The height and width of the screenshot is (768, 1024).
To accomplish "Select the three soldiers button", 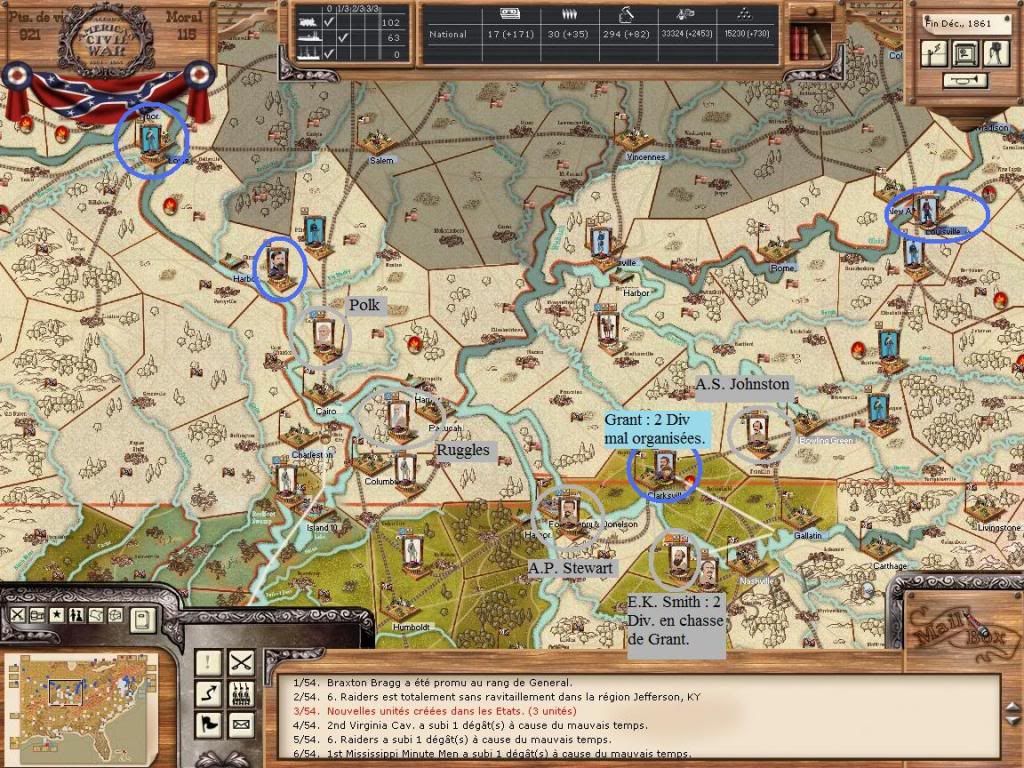I will click(x=241, y=692).
